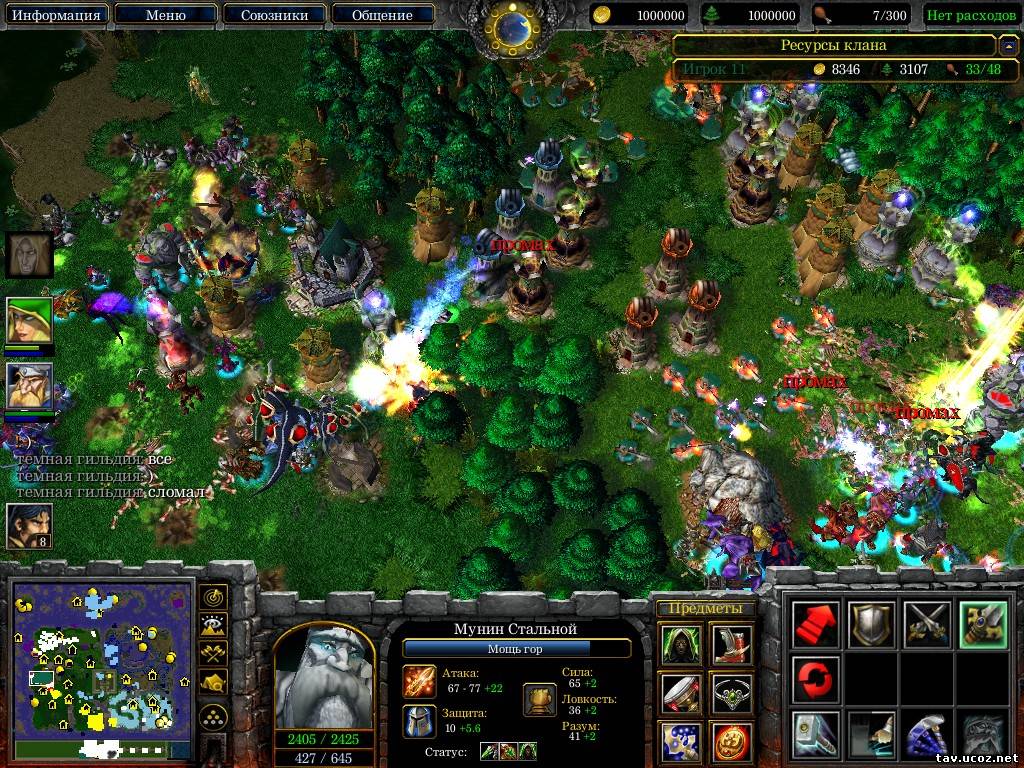
Task: Use the green gem circlet item
Action: [732, 691]
